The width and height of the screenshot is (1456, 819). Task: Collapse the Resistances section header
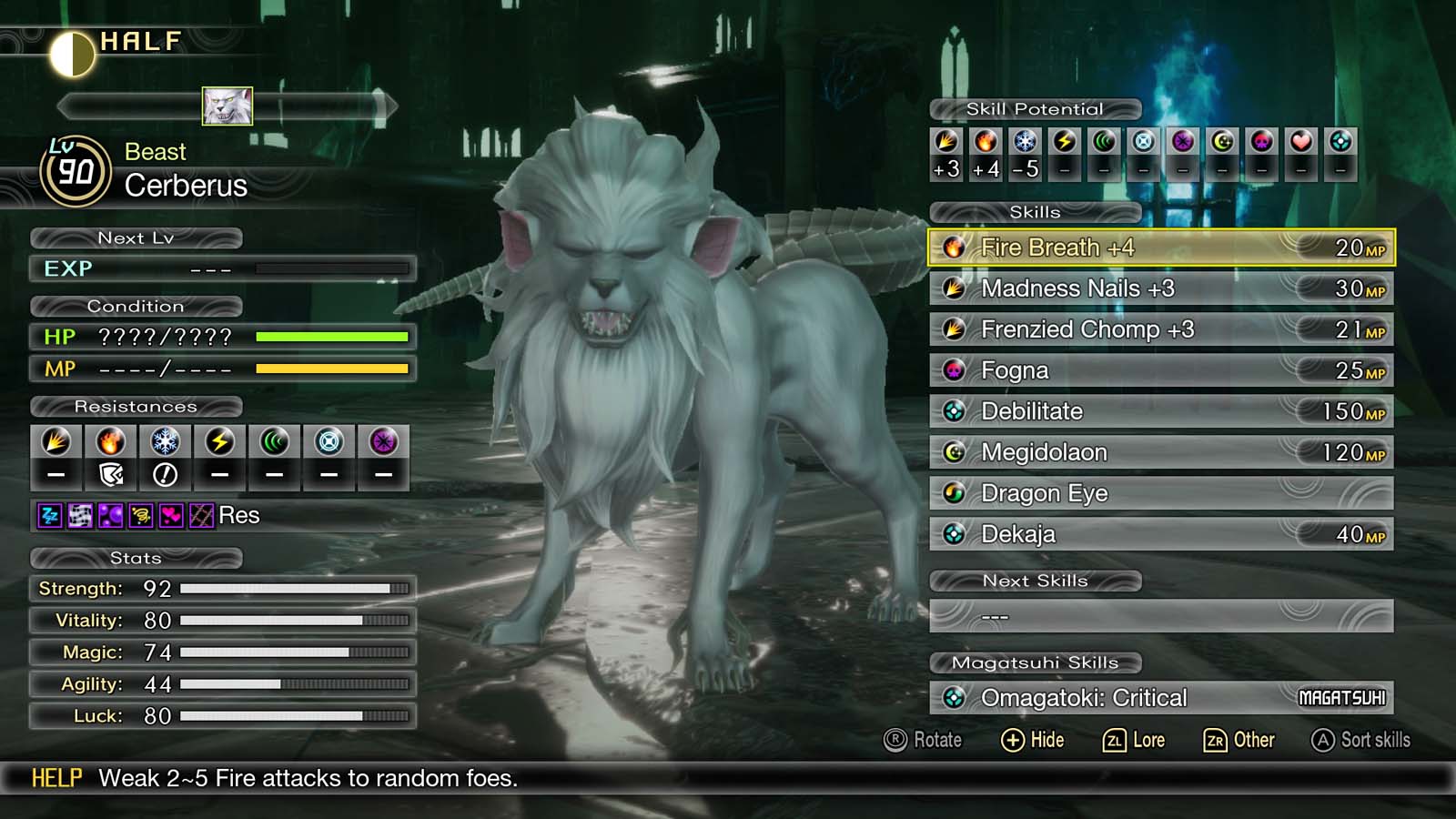coord(137,407)
